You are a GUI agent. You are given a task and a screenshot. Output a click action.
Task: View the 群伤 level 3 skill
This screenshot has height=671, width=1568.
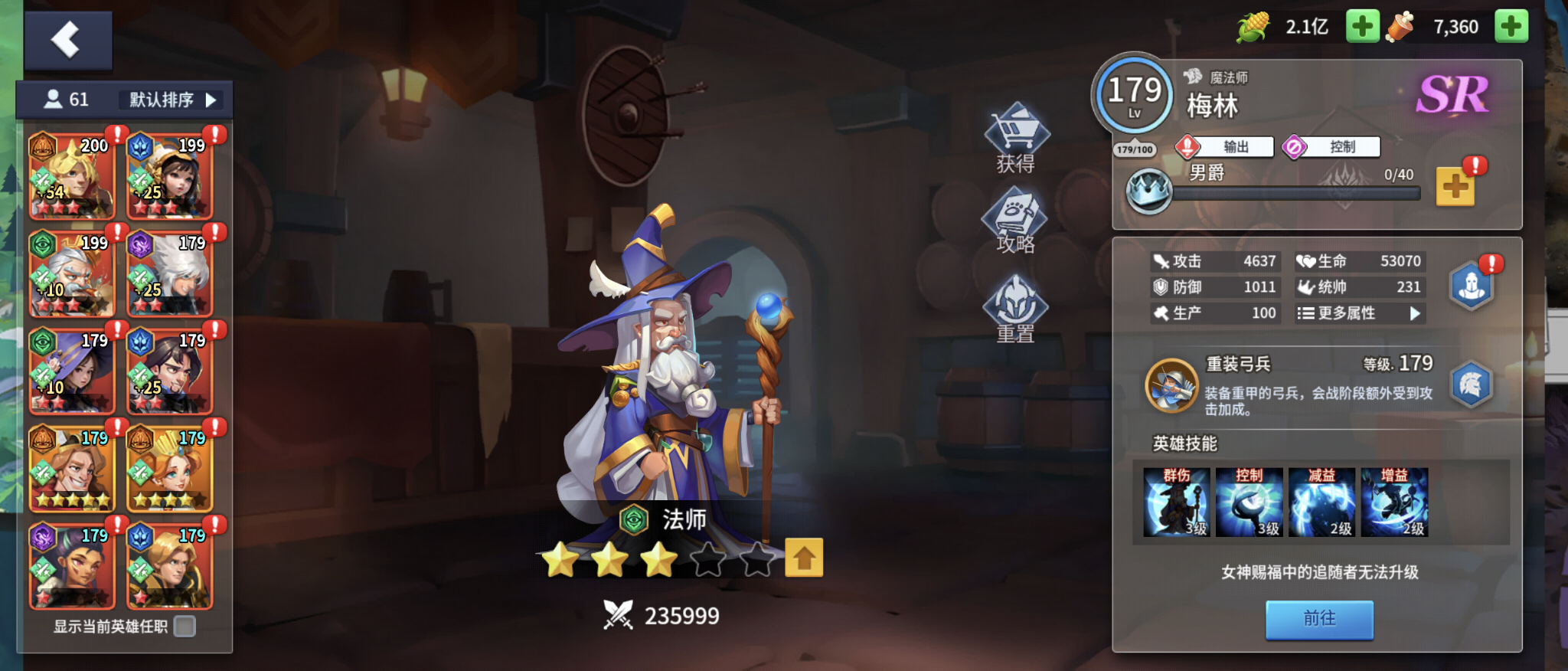(1177, 502)
